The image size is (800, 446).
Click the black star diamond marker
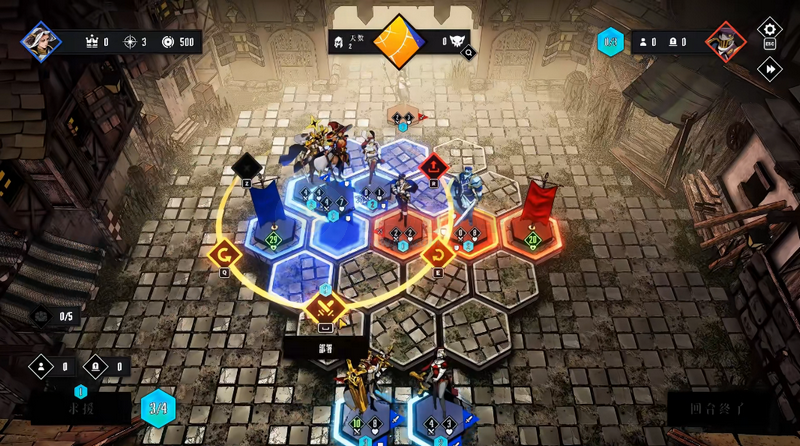click(246, 166)
